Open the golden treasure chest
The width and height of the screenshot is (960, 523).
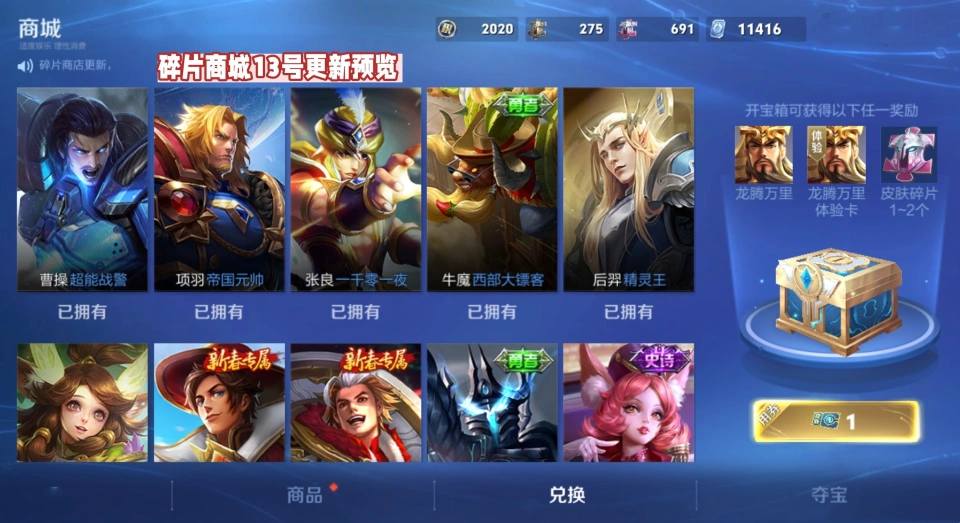coord(838,302)
